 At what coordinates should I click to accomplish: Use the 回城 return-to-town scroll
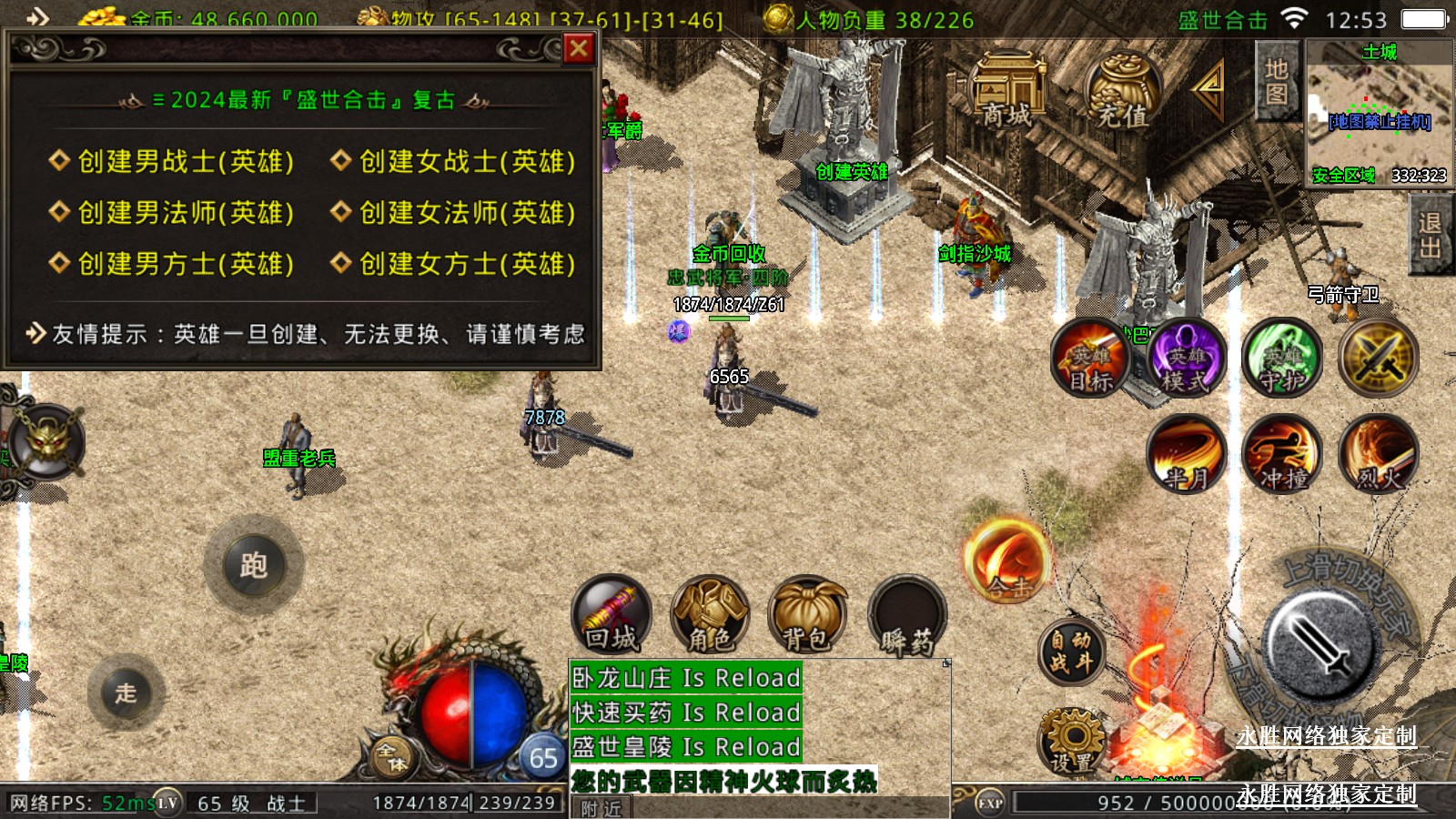tap(611, 615)
